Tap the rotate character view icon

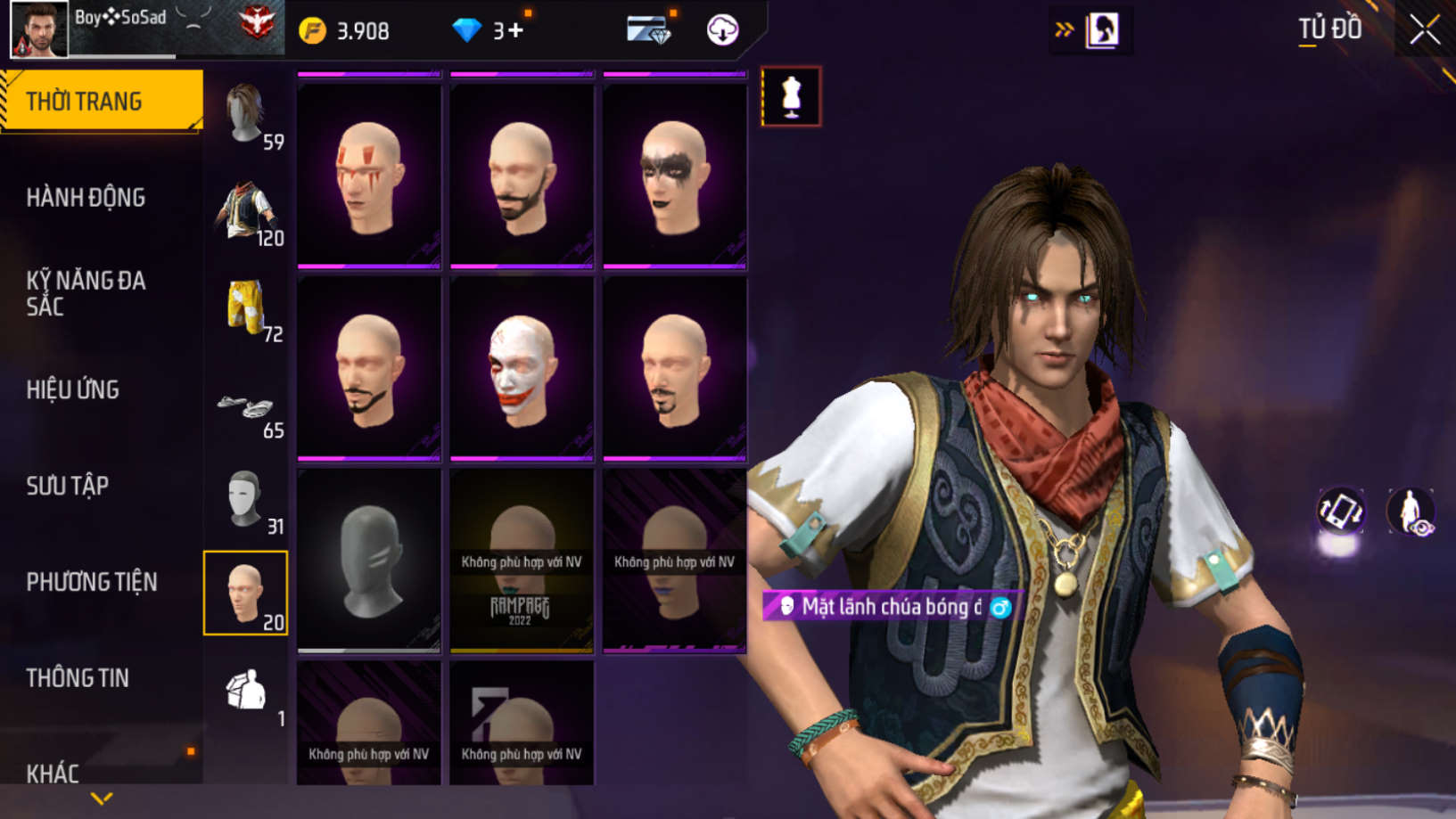click(x=1340, y=512)
